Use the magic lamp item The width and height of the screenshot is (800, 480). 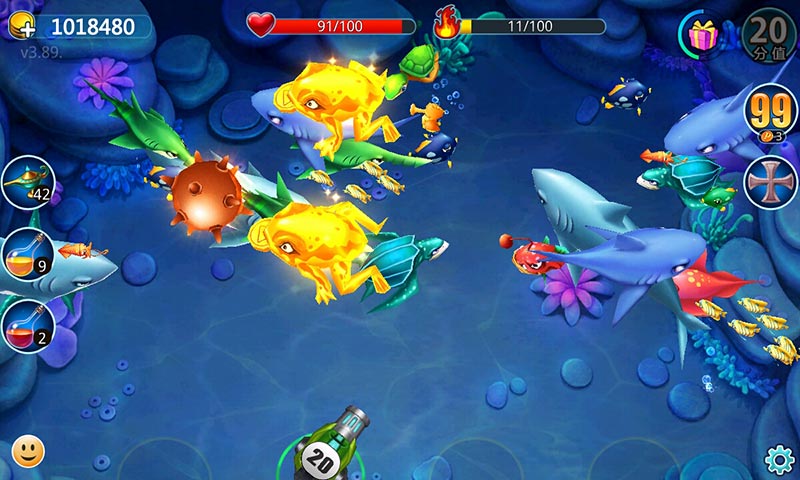(x=27, y=183)
